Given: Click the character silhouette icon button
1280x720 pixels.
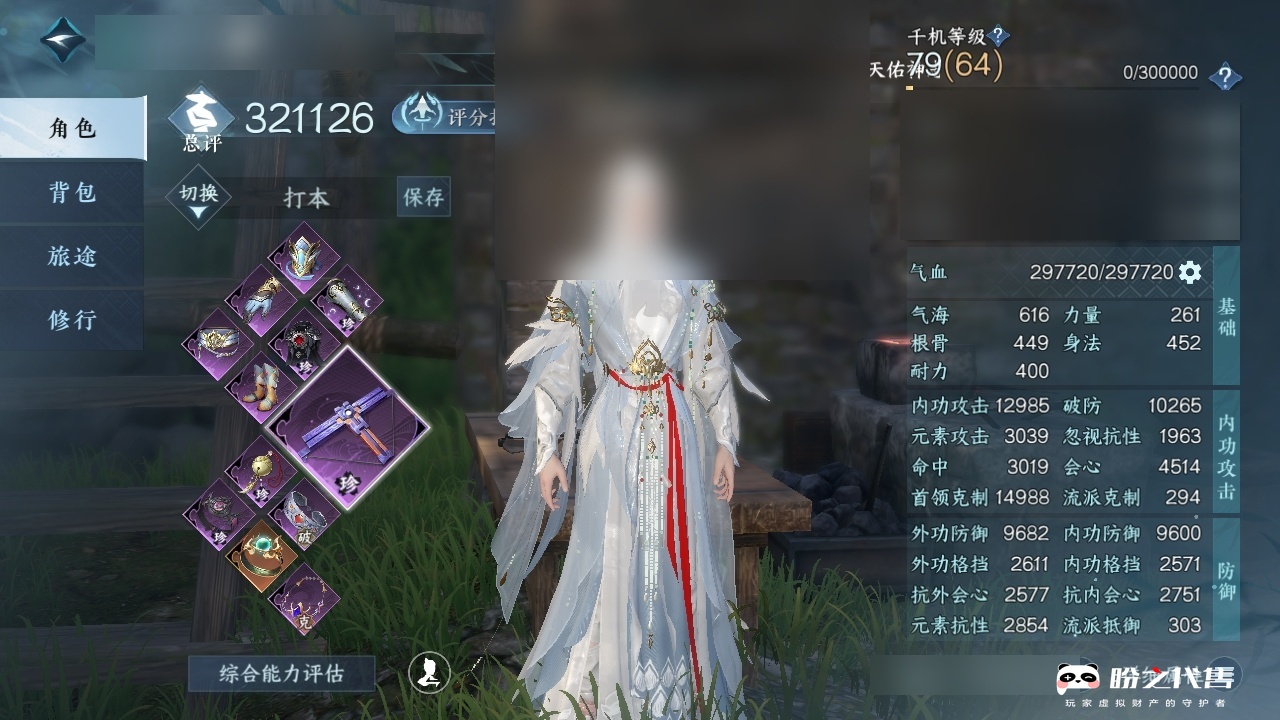Looking at the screenshot, I should click(429, 672).
